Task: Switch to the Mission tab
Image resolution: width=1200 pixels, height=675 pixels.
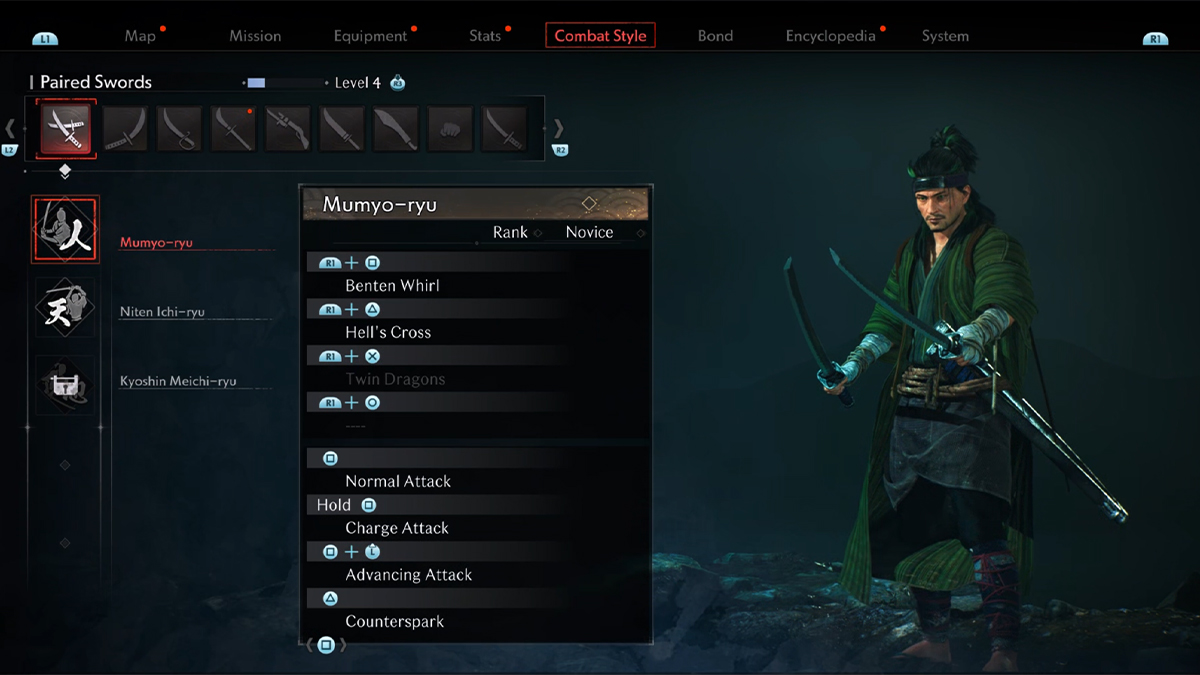Action: coord(255,36)
